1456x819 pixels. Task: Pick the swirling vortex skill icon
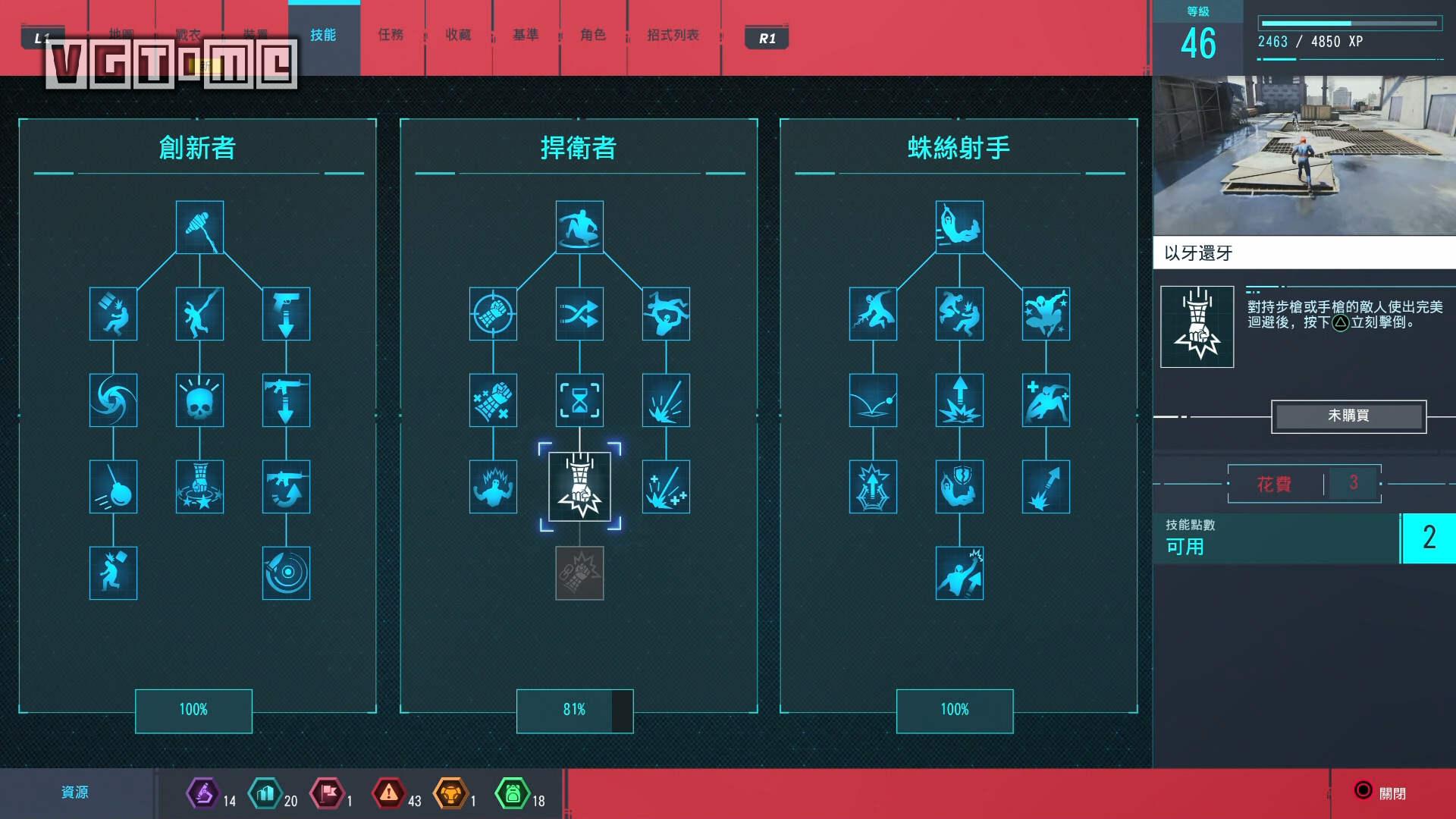click(113, 400)
